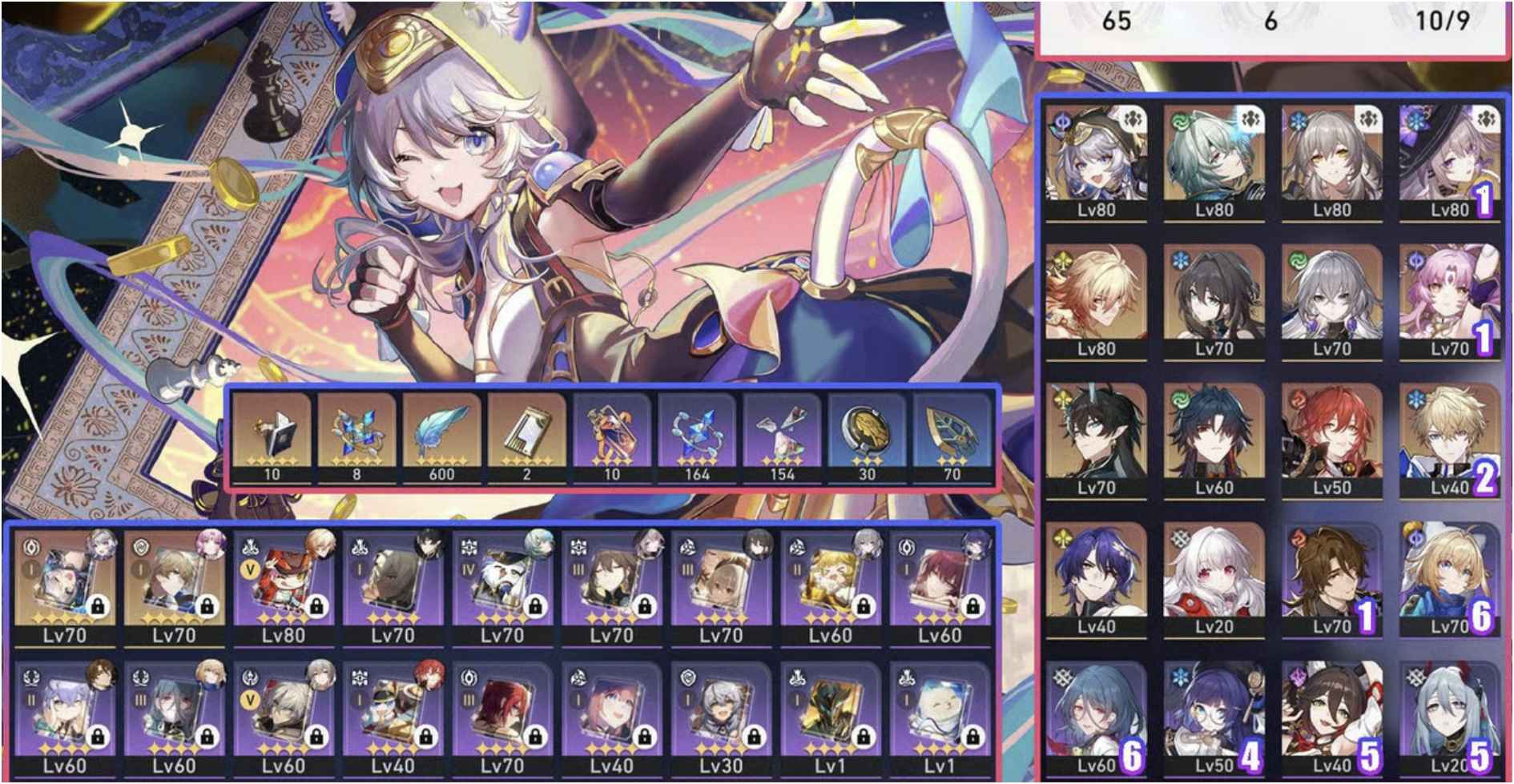Click the ice element icon on Gepard's Lv40 card
This screenshot has height=784, width=1514.
(1415, 399)
